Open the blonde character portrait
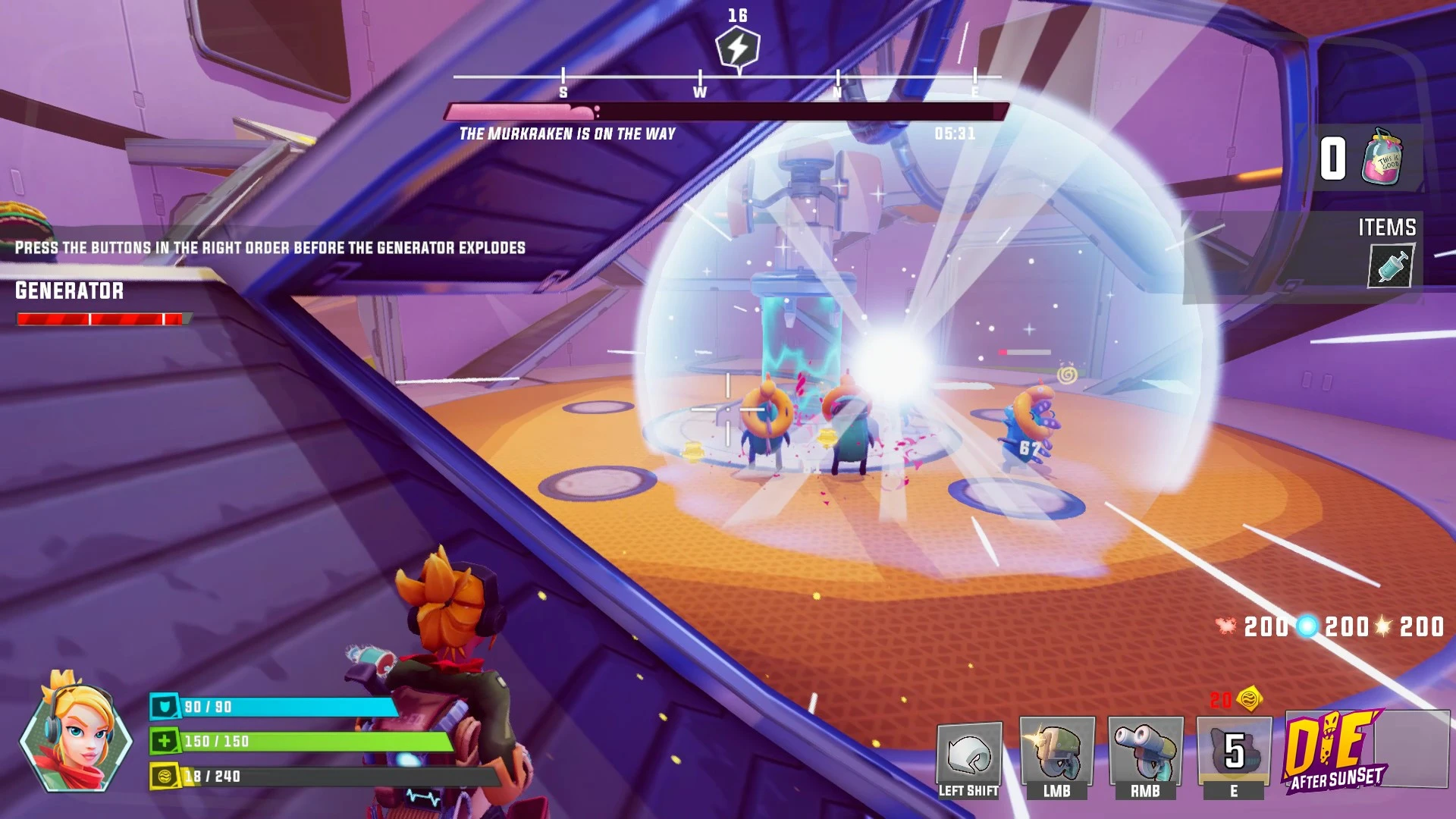1456x819 pixels. 76,732
